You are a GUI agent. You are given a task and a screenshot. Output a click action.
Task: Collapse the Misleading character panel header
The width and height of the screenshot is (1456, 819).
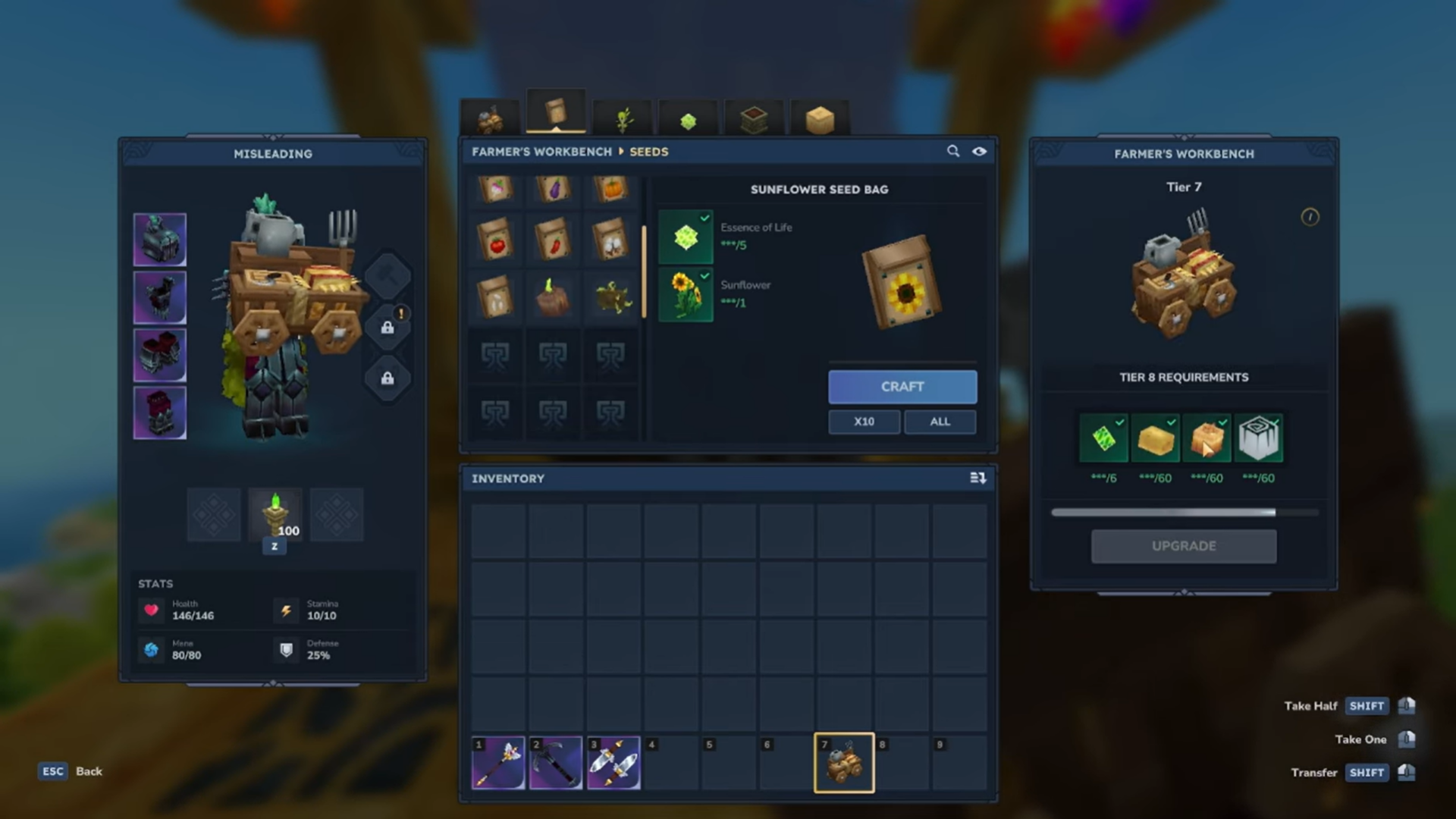(x=273, y=153)
